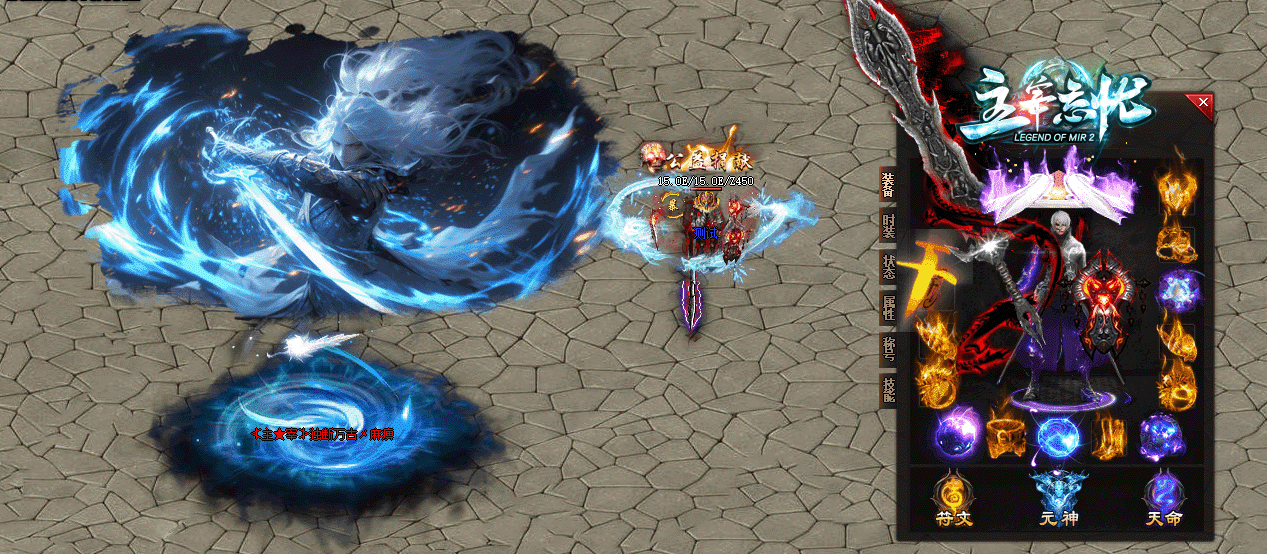Screen dimensions: 1267x554
Task: Select the golden belt equipment slot
Action: pyautogui.click(x=1004, y=437)
